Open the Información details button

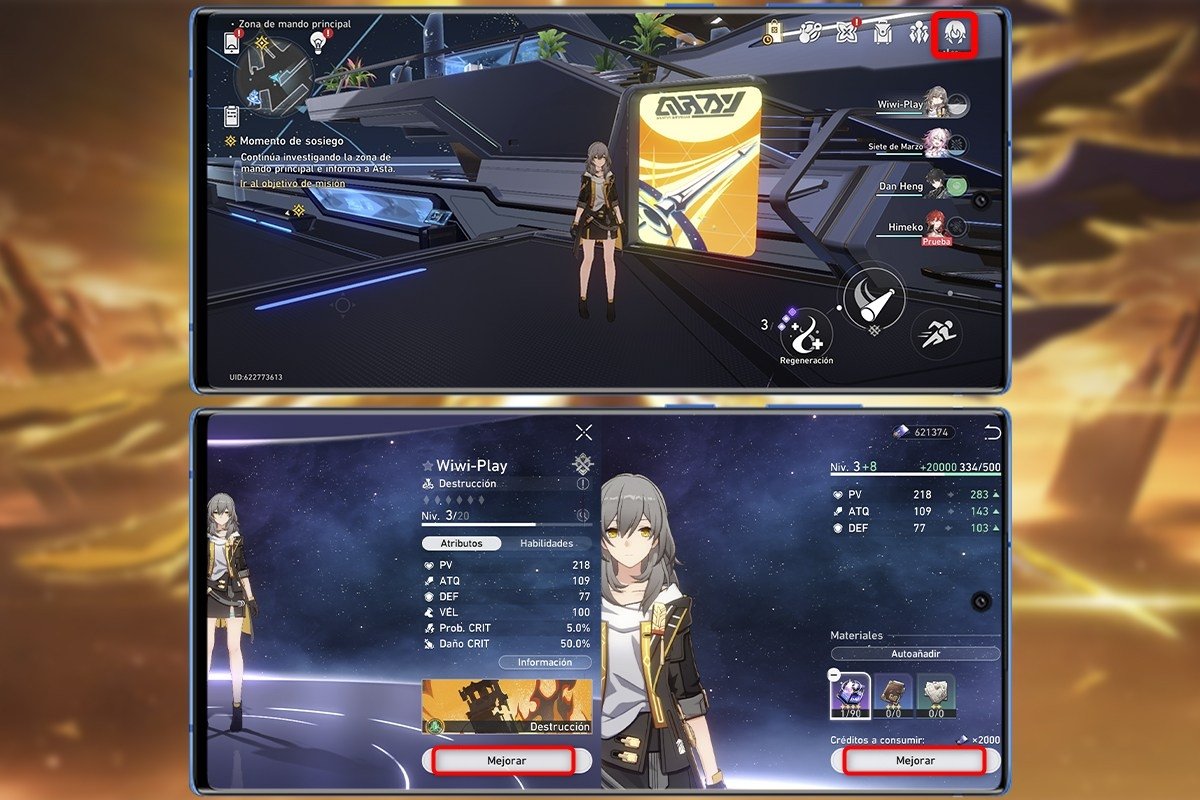(545, 662)
